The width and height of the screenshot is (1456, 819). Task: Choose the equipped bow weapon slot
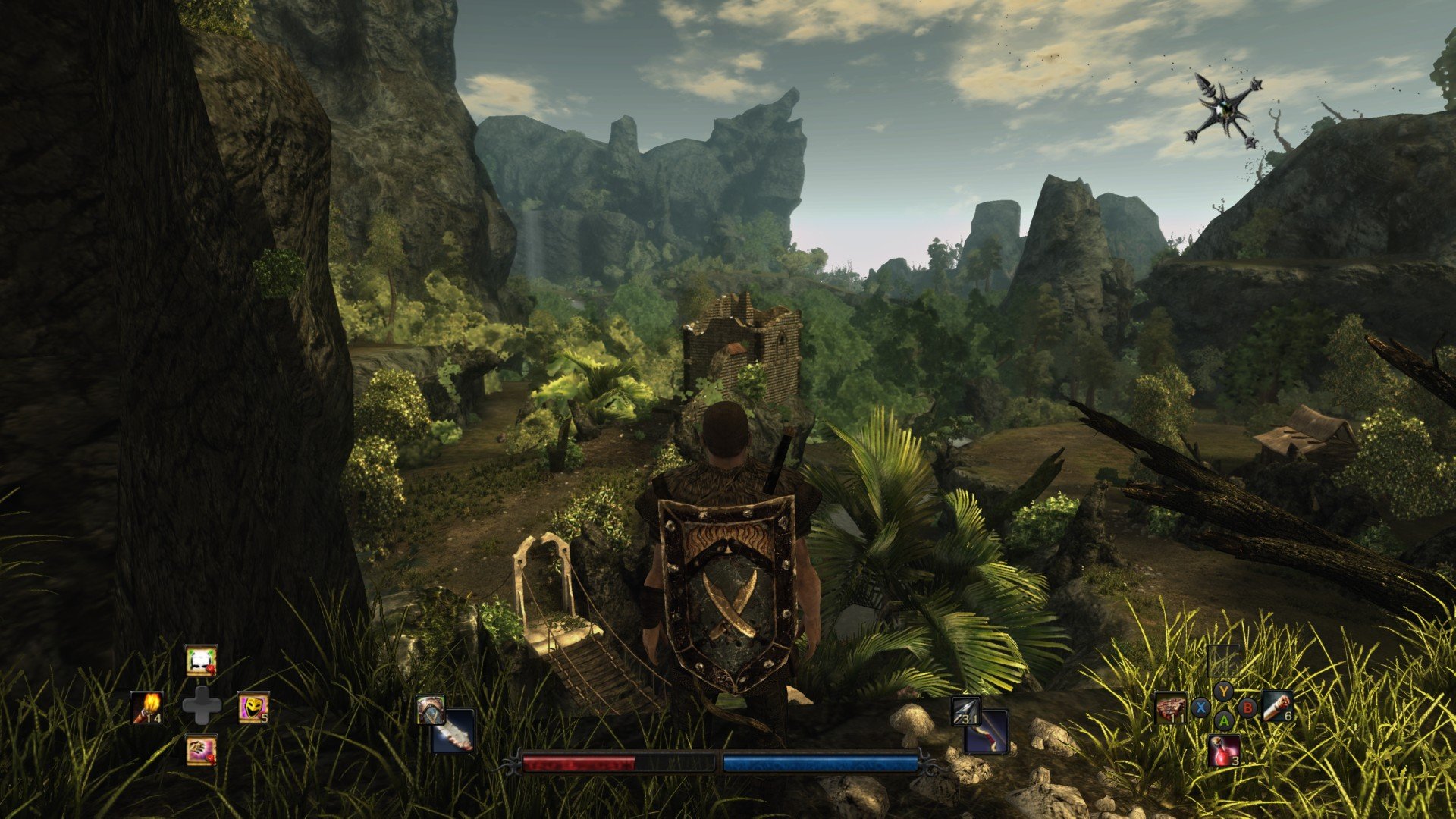point(987,732)
